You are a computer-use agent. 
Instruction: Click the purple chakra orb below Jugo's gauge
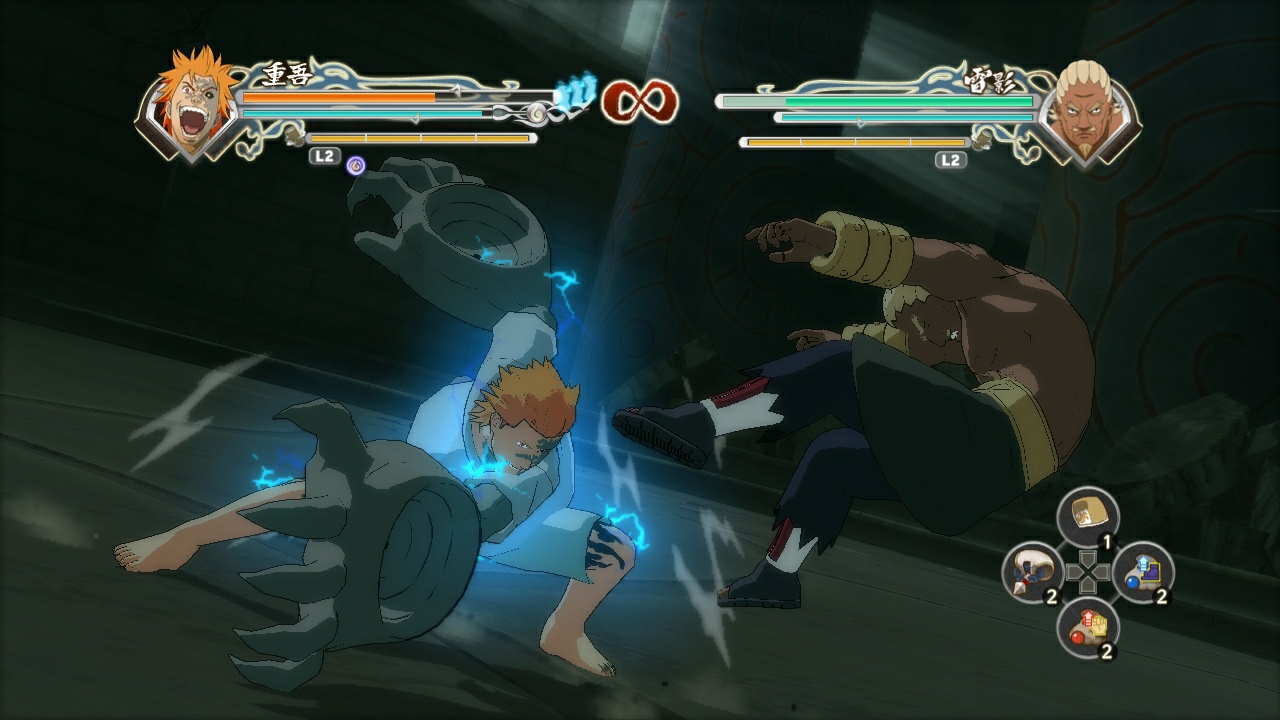[354, 168]
